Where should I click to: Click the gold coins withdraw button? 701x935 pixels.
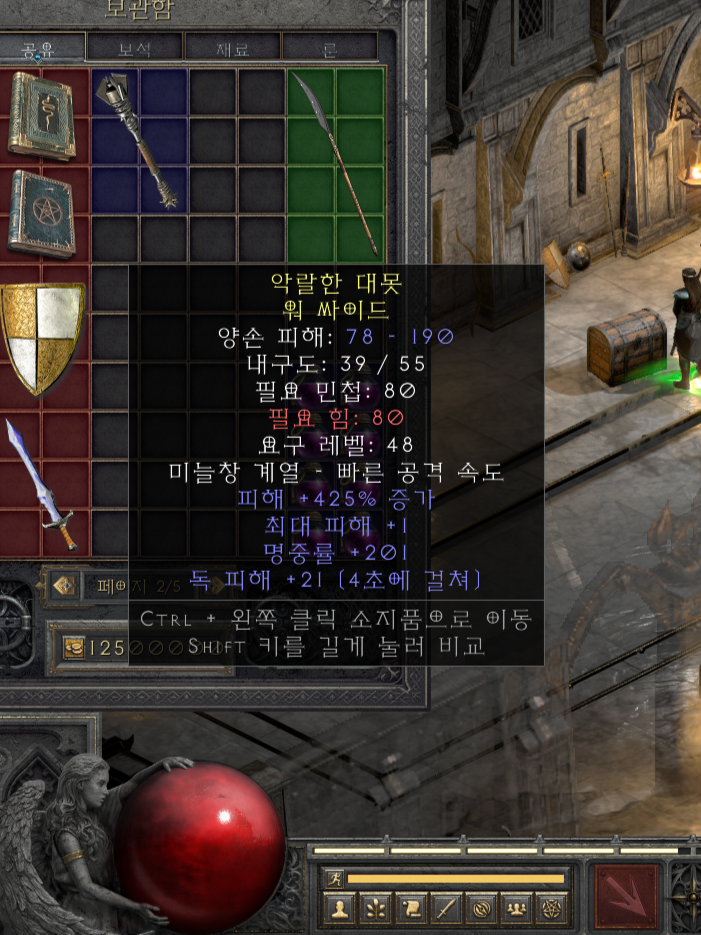tap(73, 647)
